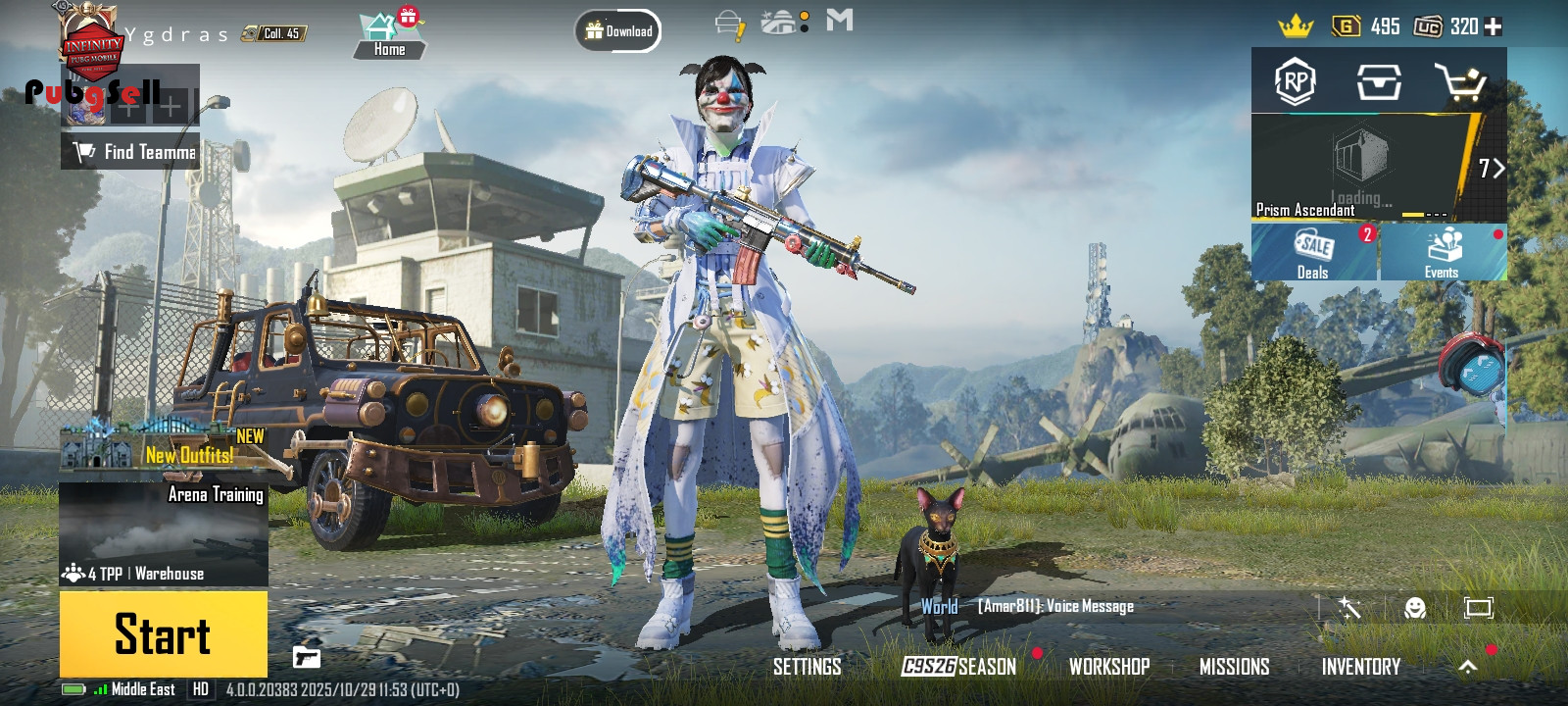Open the Events panel
The height and width of the screenshot is (706, 1568).
click(1442, 252)
